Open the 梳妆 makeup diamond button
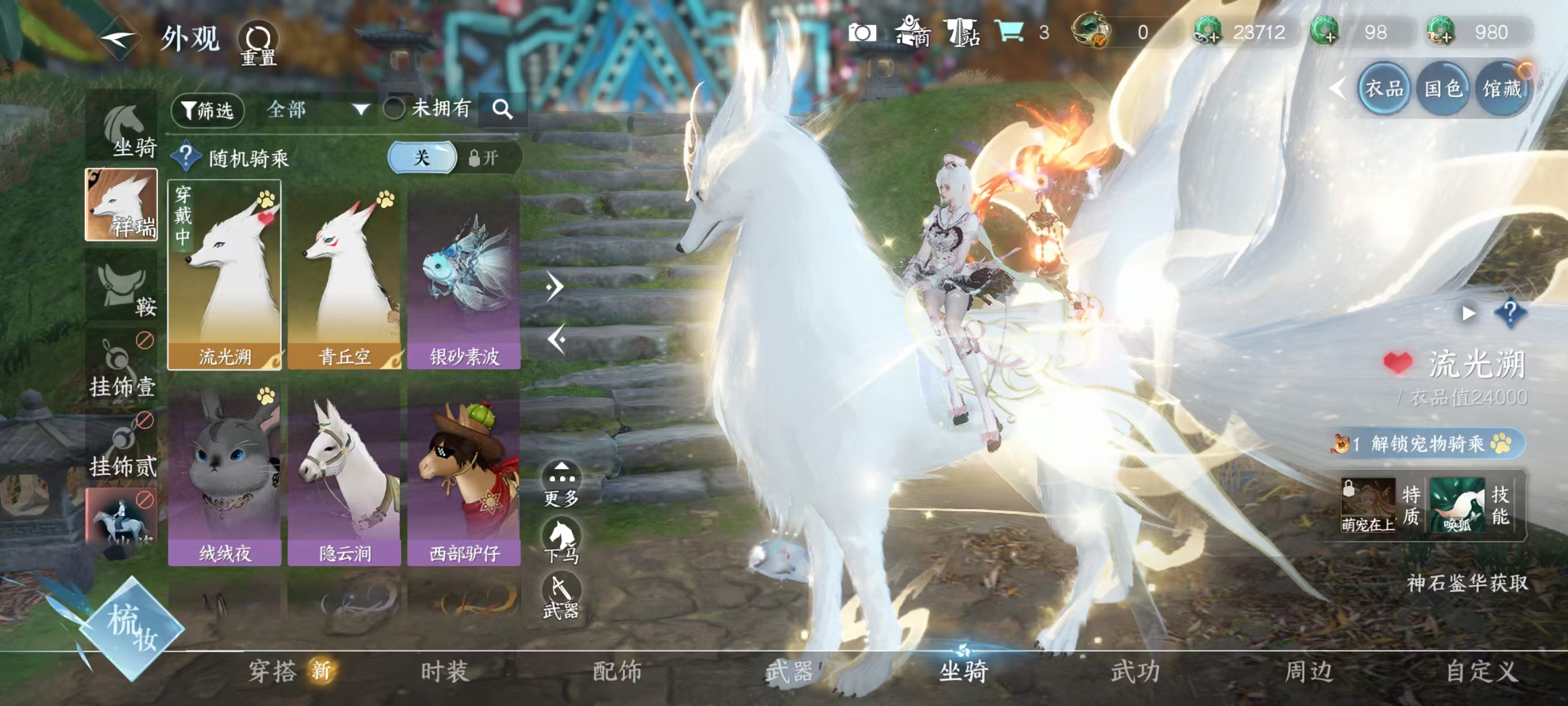This screenshot has height=706, width=1568. click(132, 628)
